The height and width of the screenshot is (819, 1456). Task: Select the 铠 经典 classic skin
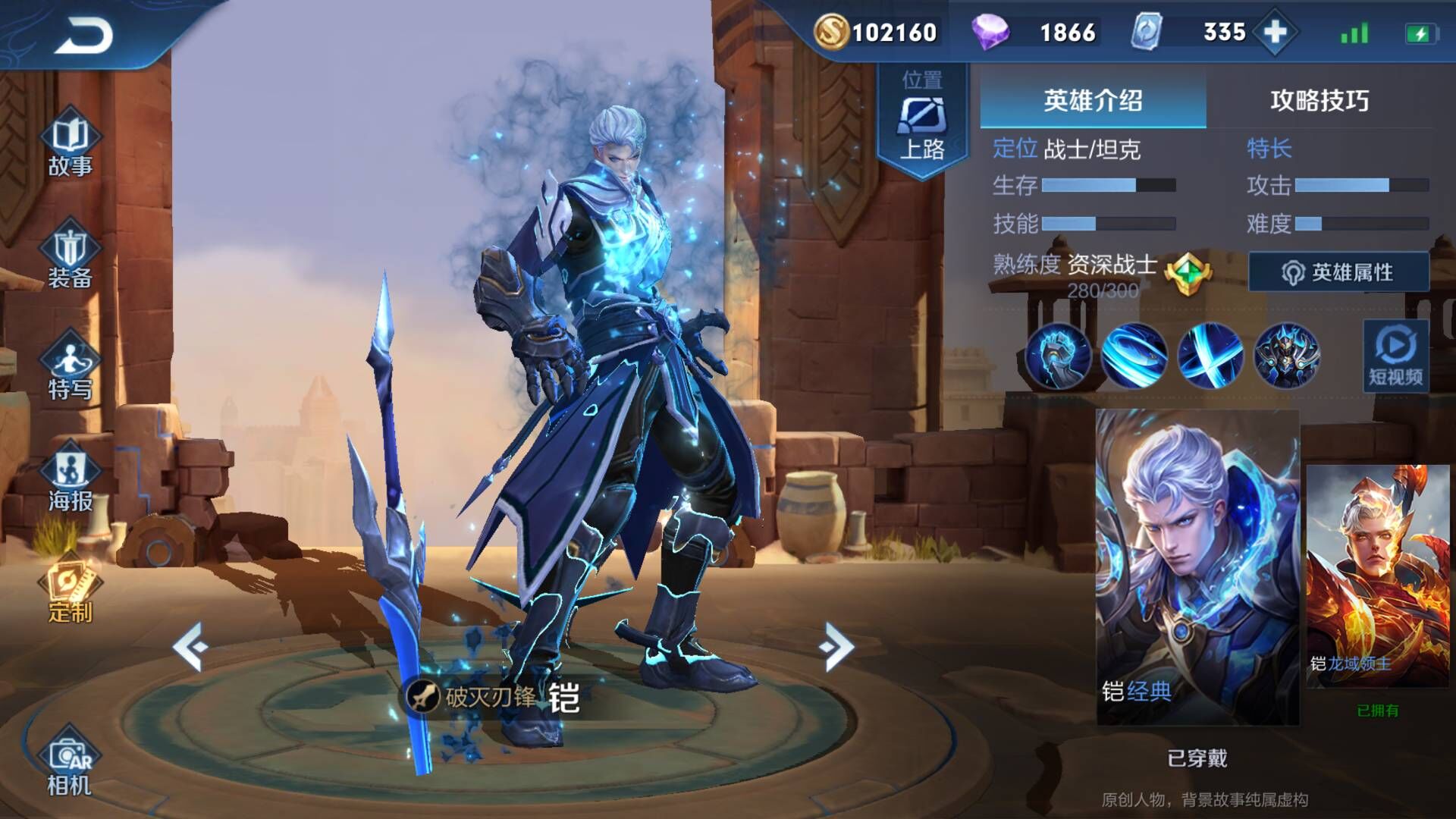(1197, 566)
